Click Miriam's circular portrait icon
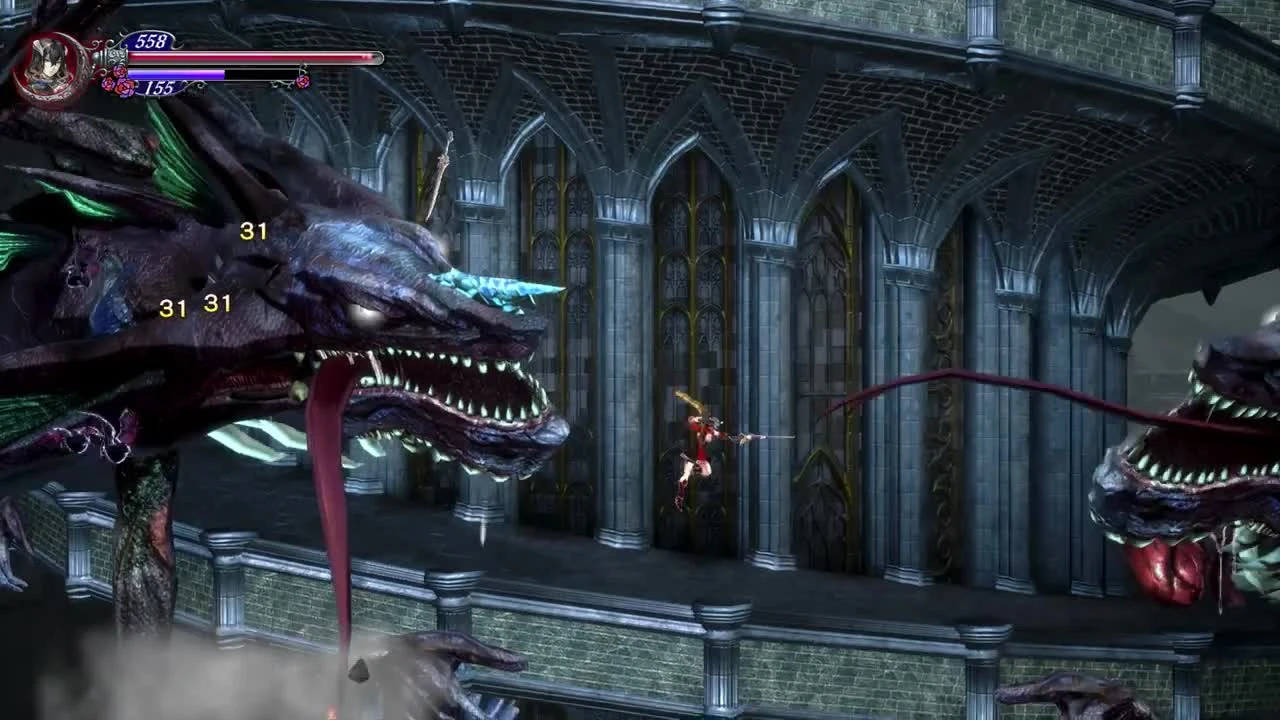The height and width of the screenshot is (720, 1280). [x=48, y=62]
